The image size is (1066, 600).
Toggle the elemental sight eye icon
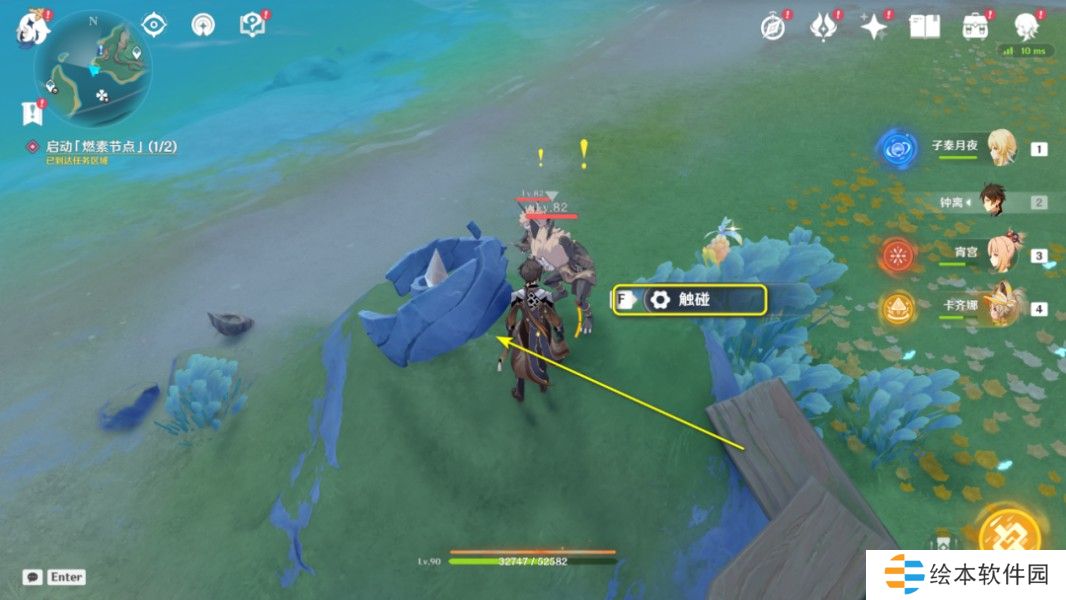pos(154,25)
